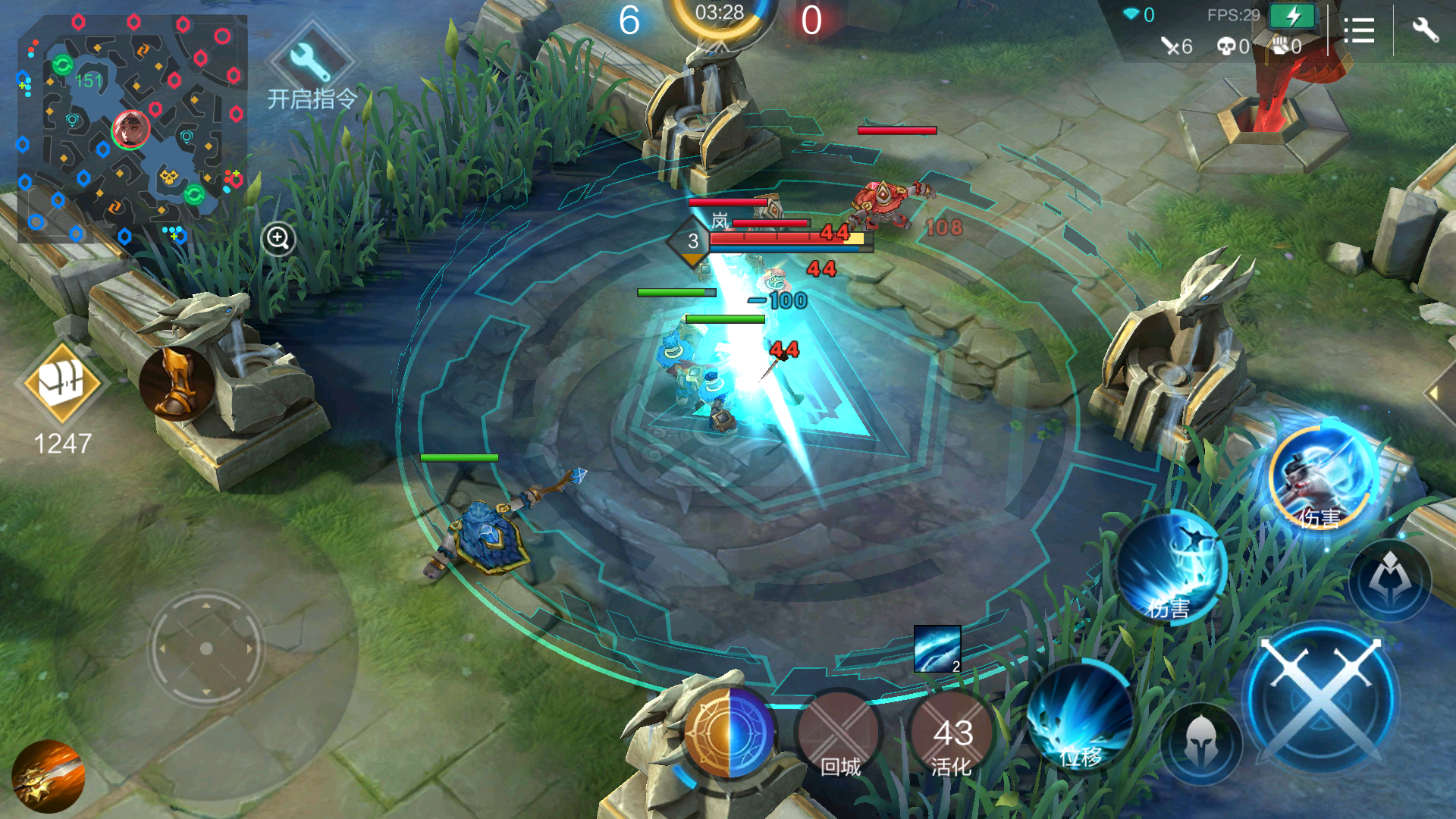This screenshot has height=819, width=1456.
Task: Open the gold shop chest icon
Action: (x=62, y=384)
